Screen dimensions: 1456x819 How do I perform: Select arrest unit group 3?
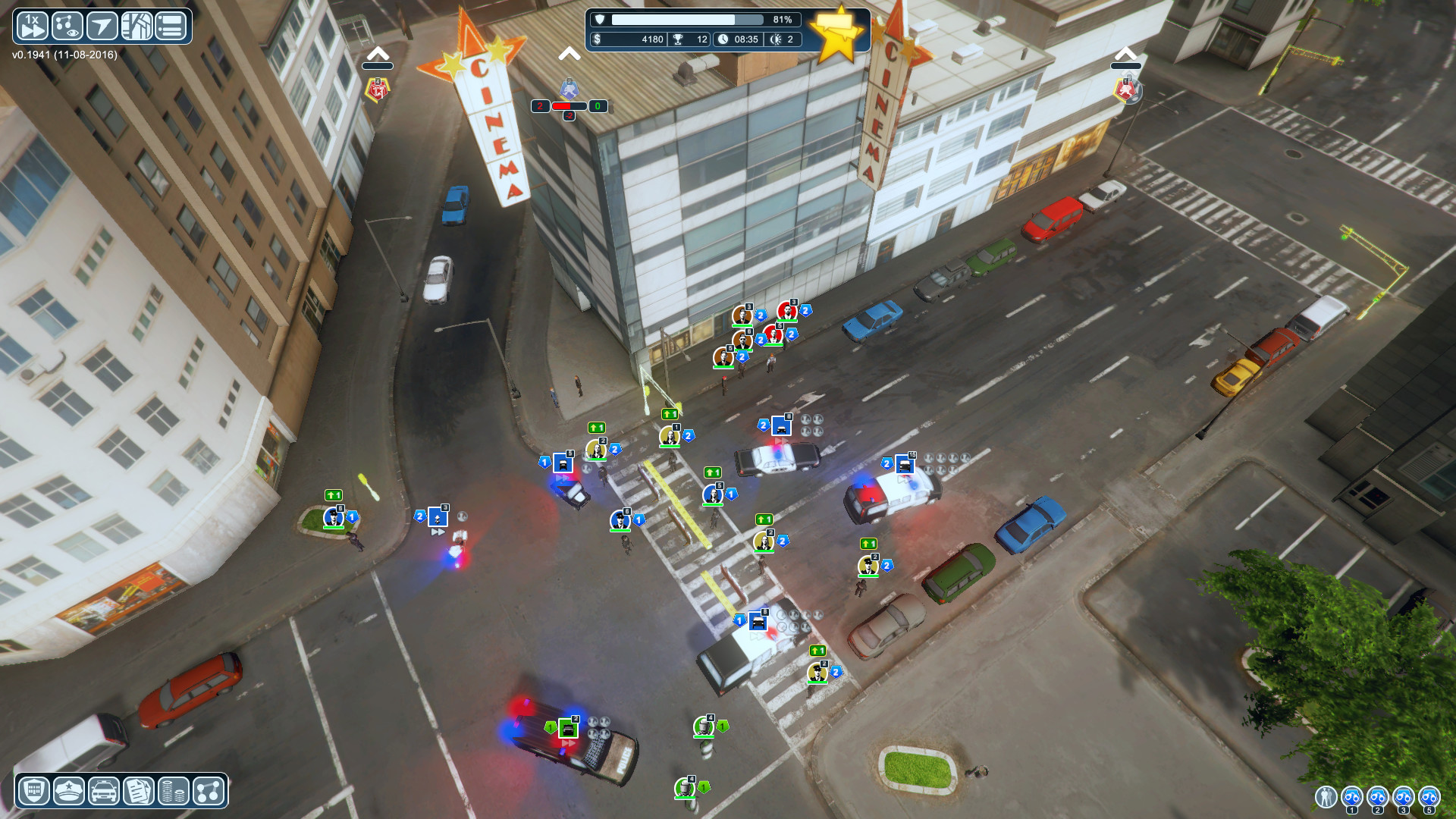[x=1404, y=796]
